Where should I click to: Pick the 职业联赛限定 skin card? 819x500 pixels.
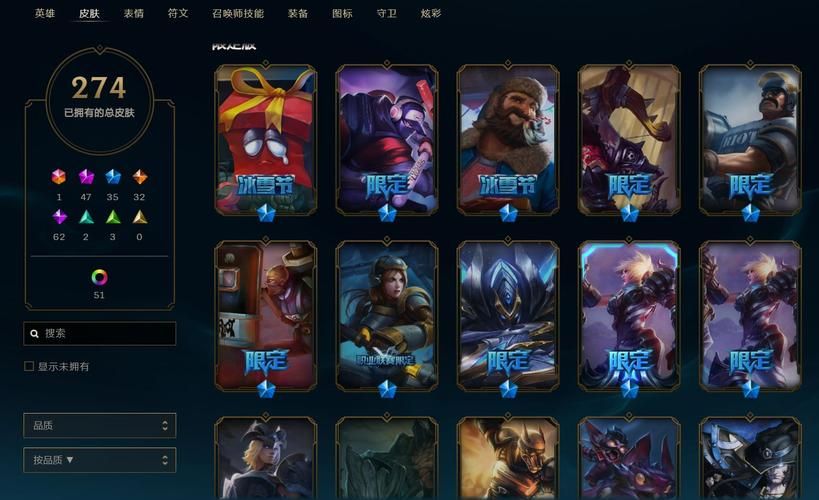[x=387, y=314]
